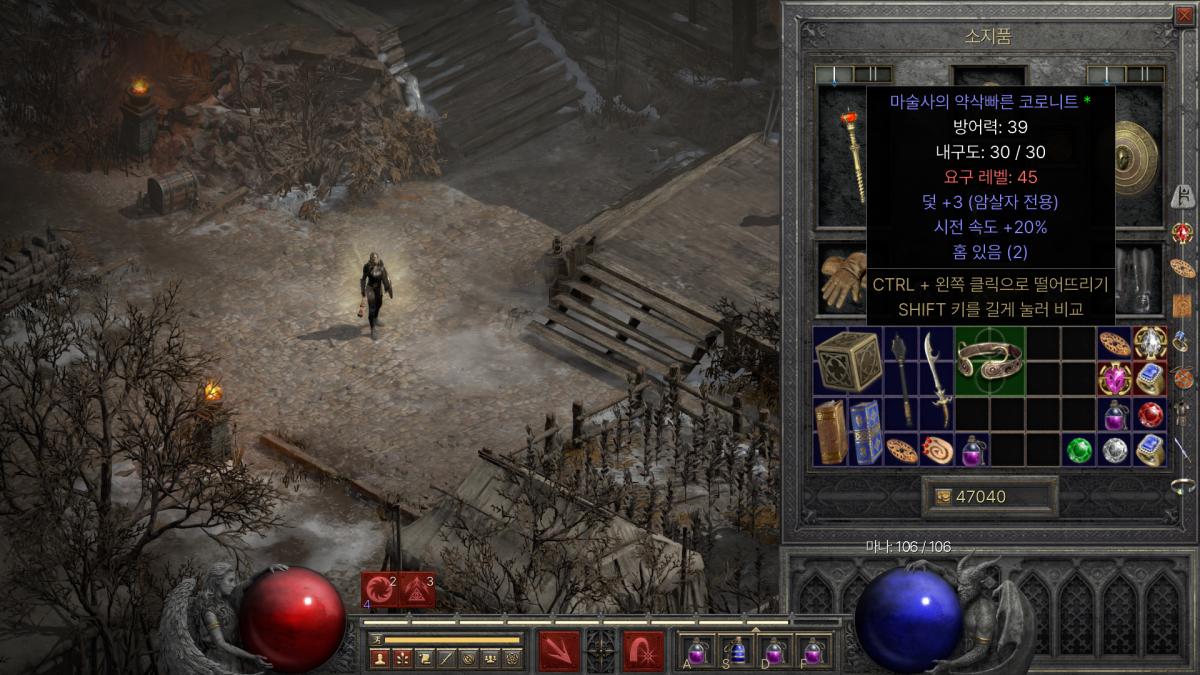The height and width of the screenshot is (675, 1200).
Task: Pick up the green emerald gem
Action: click(x=1078, y=450)
